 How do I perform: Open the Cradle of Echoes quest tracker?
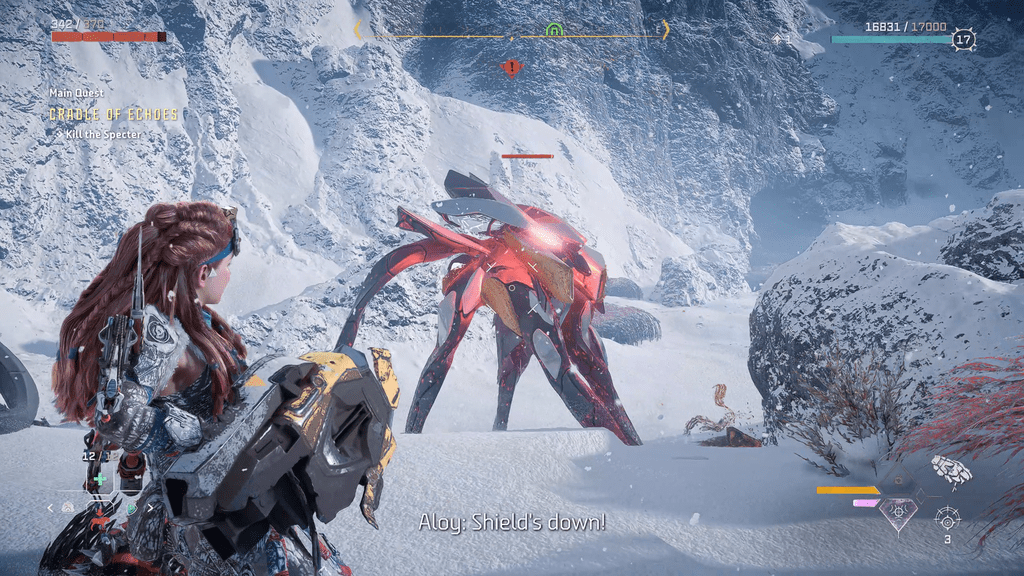[x=113, y=115]
